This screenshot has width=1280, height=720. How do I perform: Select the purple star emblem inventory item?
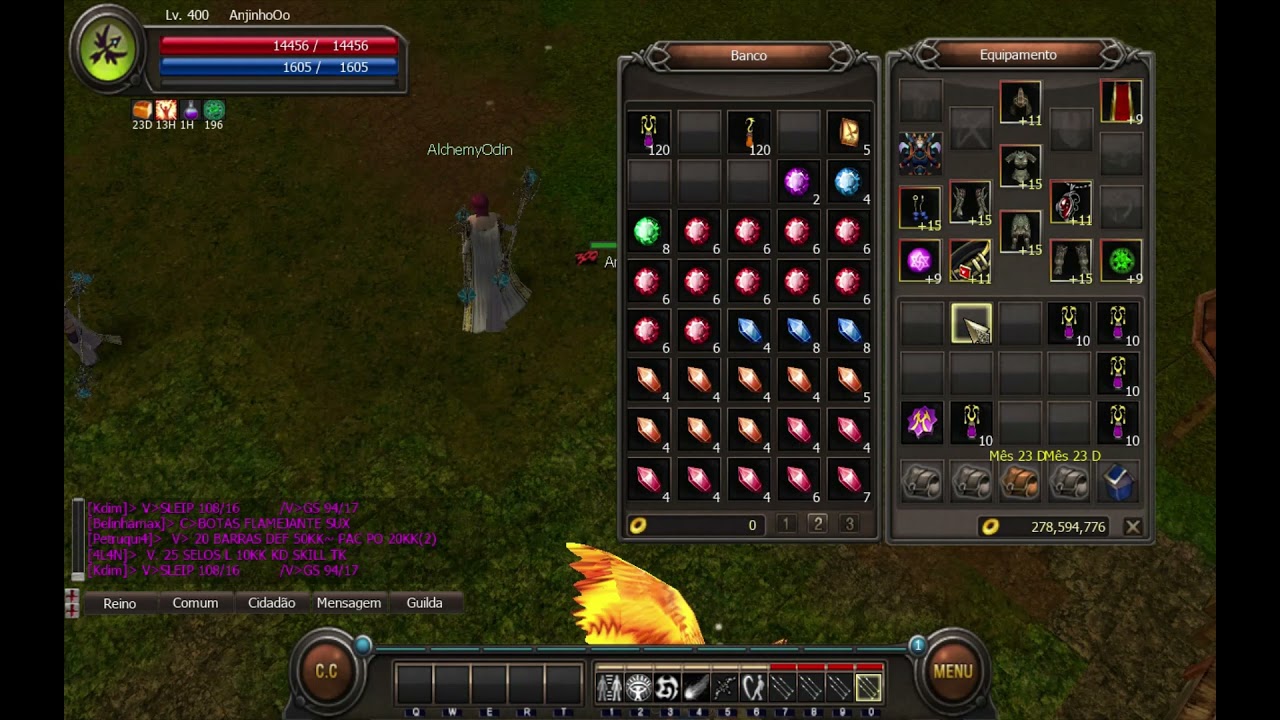[x=920, y=422]
